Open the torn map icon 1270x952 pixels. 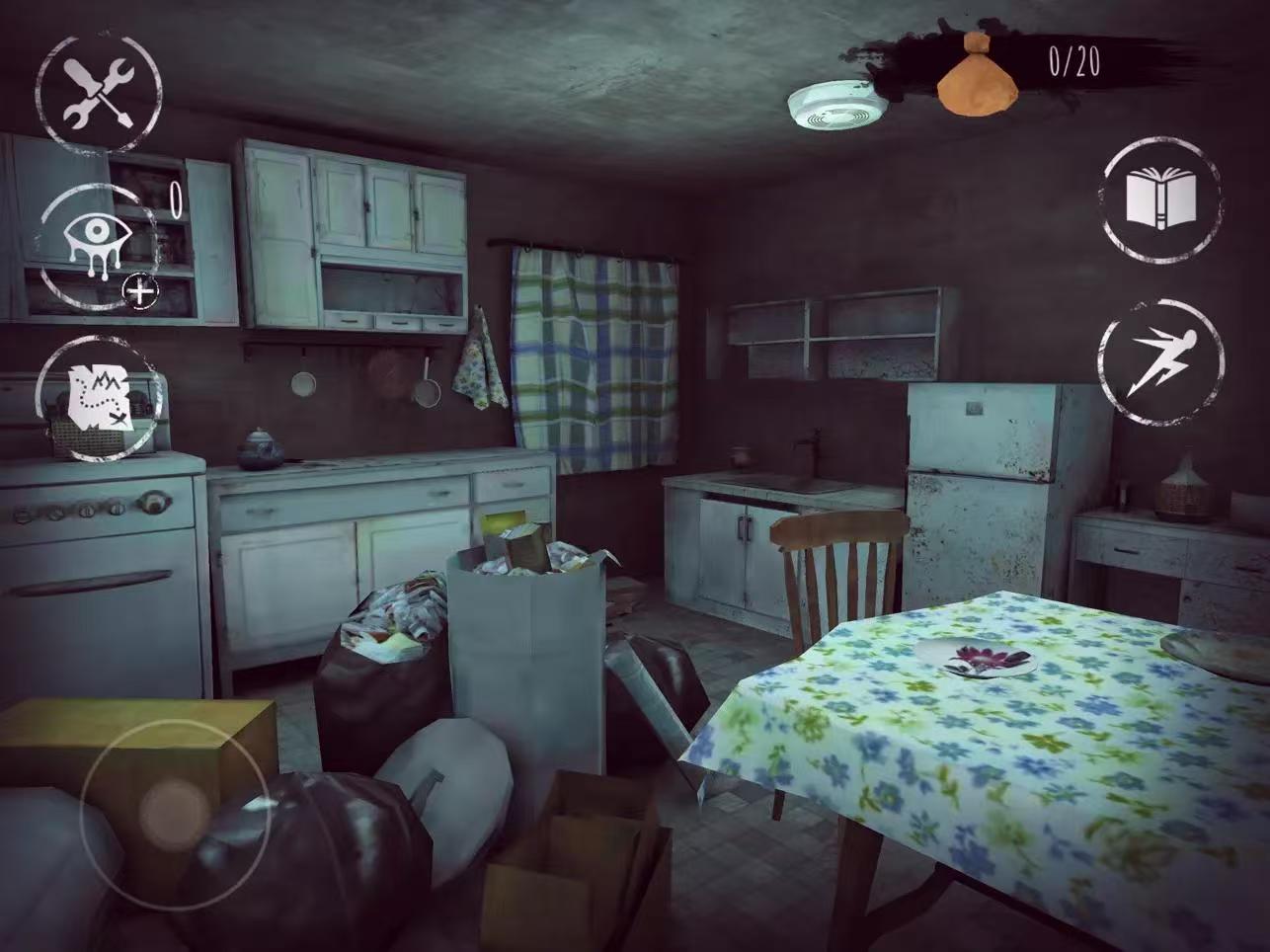pos(98,397)
